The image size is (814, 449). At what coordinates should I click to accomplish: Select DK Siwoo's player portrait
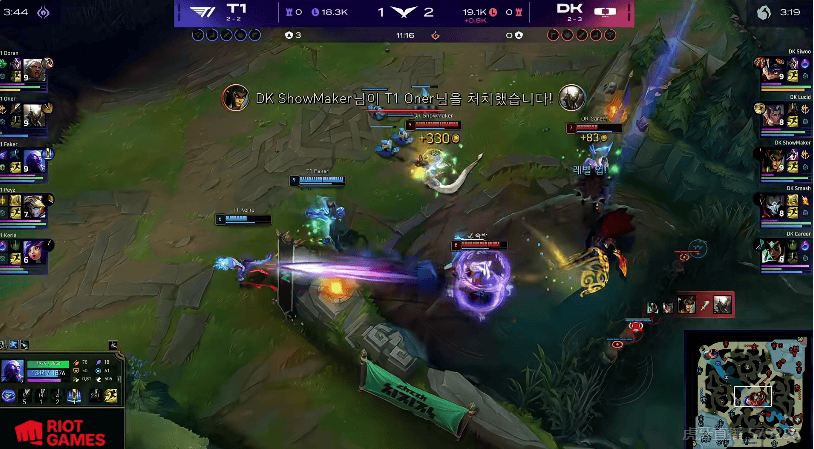point(772,69)
